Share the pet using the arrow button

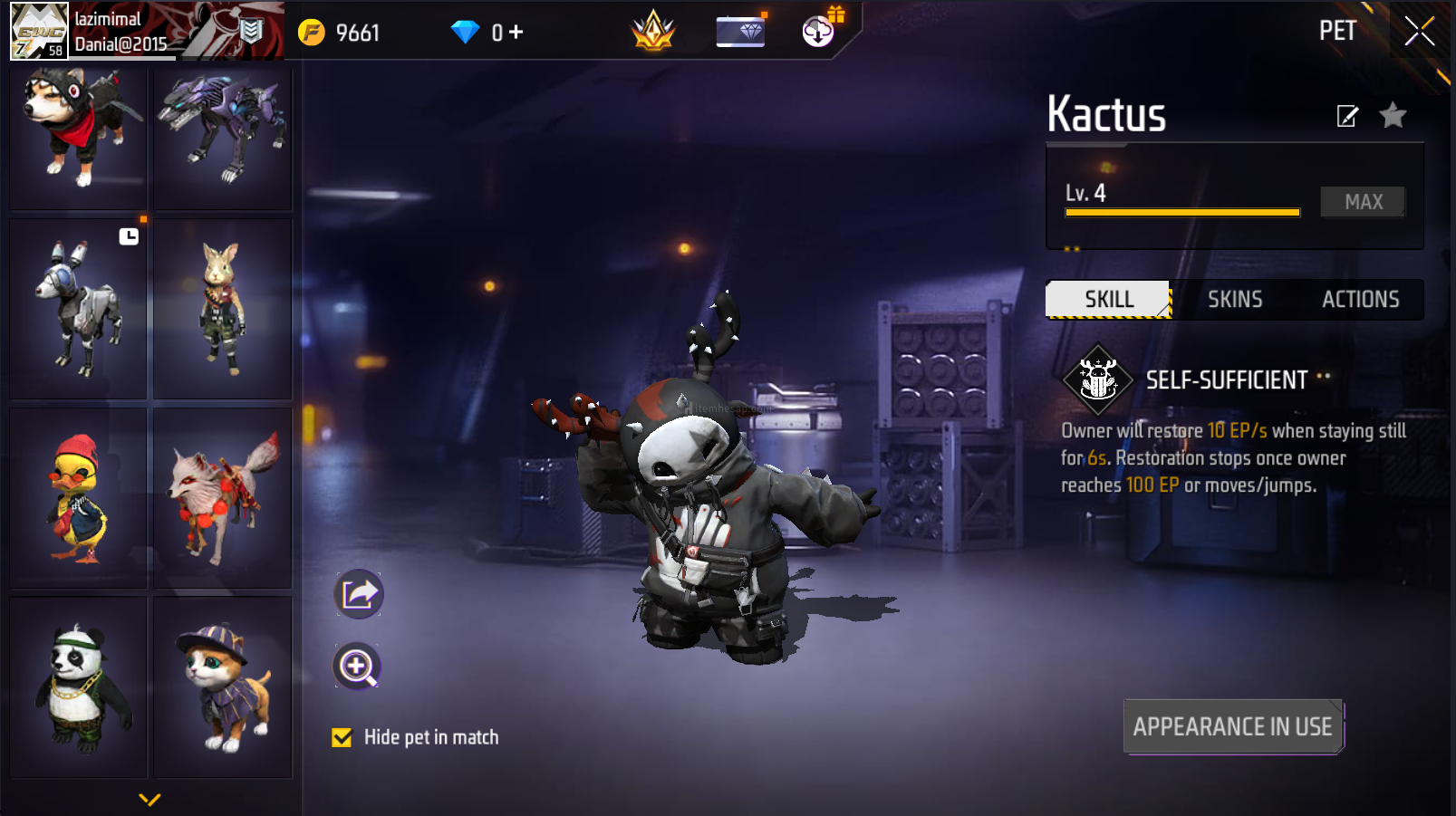tap(359, 594)
